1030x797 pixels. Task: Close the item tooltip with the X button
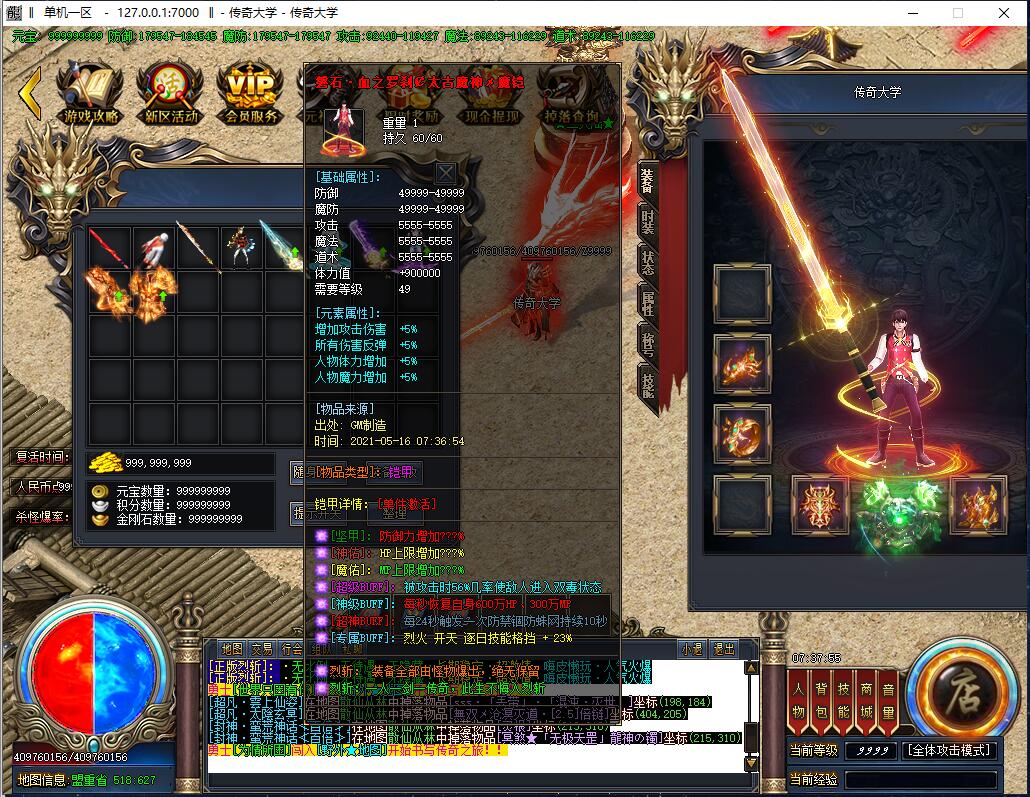tap(445, 173)
